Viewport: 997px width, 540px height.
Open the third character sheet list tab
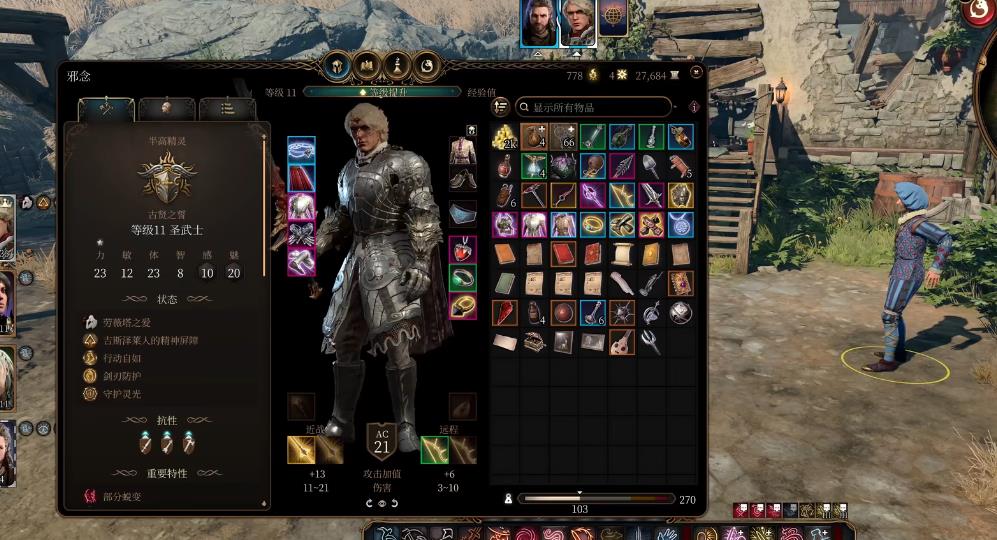[226, 108]
